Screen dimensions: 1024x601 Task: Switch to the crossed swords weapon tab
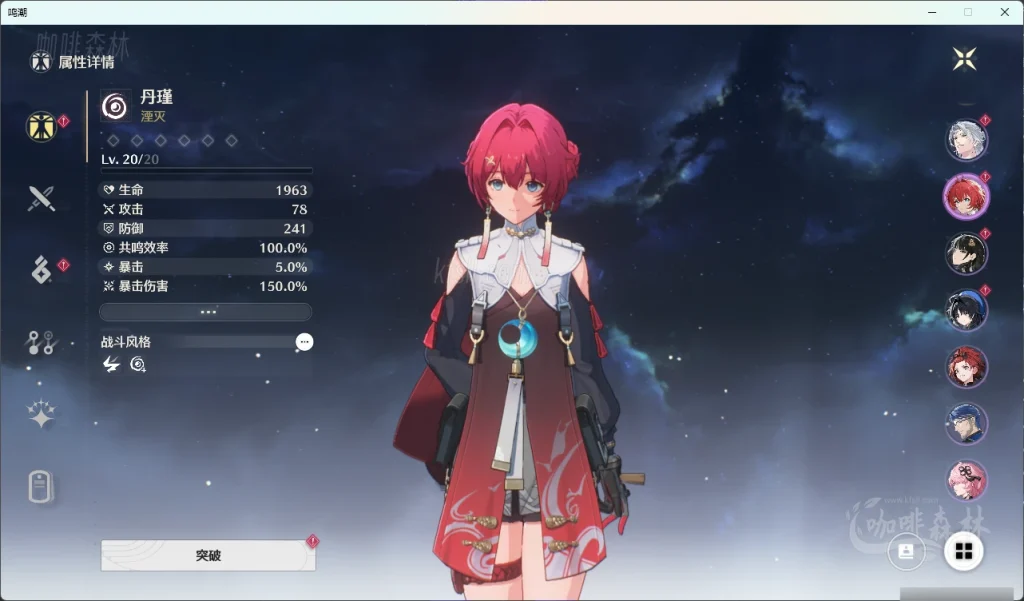[41, 198]
